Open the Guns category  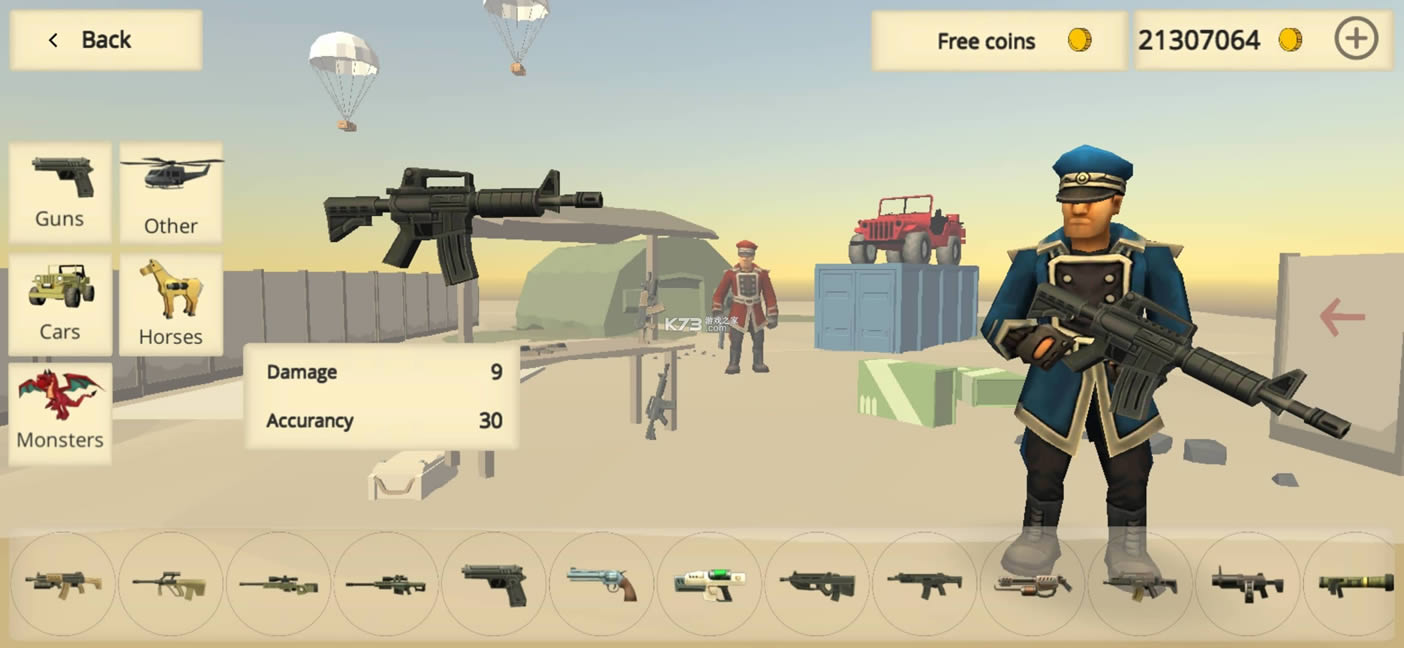(x=60, y=192)
